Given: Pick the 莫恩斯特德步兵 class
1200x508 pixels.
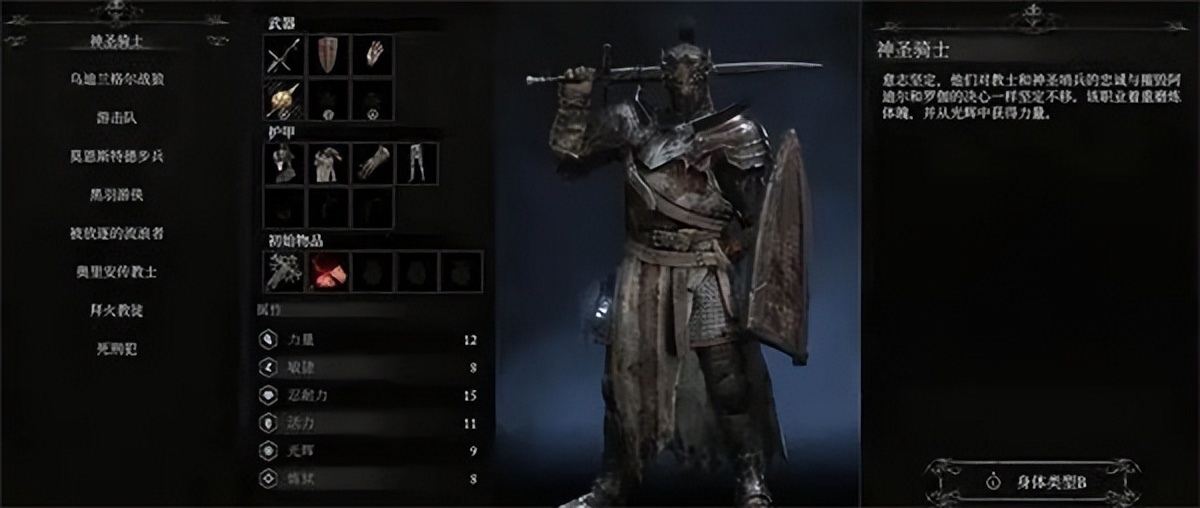Looking at the screenshot, I should pos(115,157).
